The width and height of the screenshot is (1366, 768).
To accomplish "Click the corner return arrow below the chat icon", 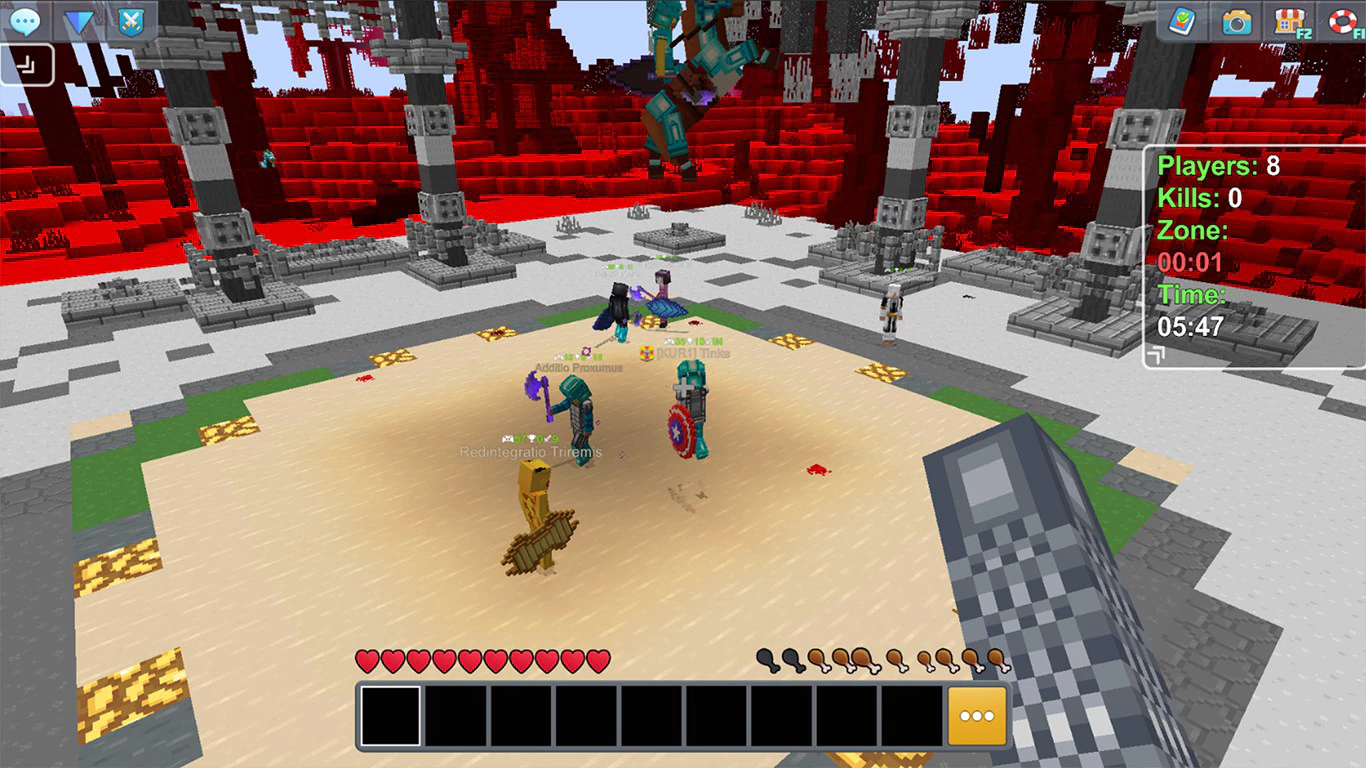I will [x=27, y=63].
